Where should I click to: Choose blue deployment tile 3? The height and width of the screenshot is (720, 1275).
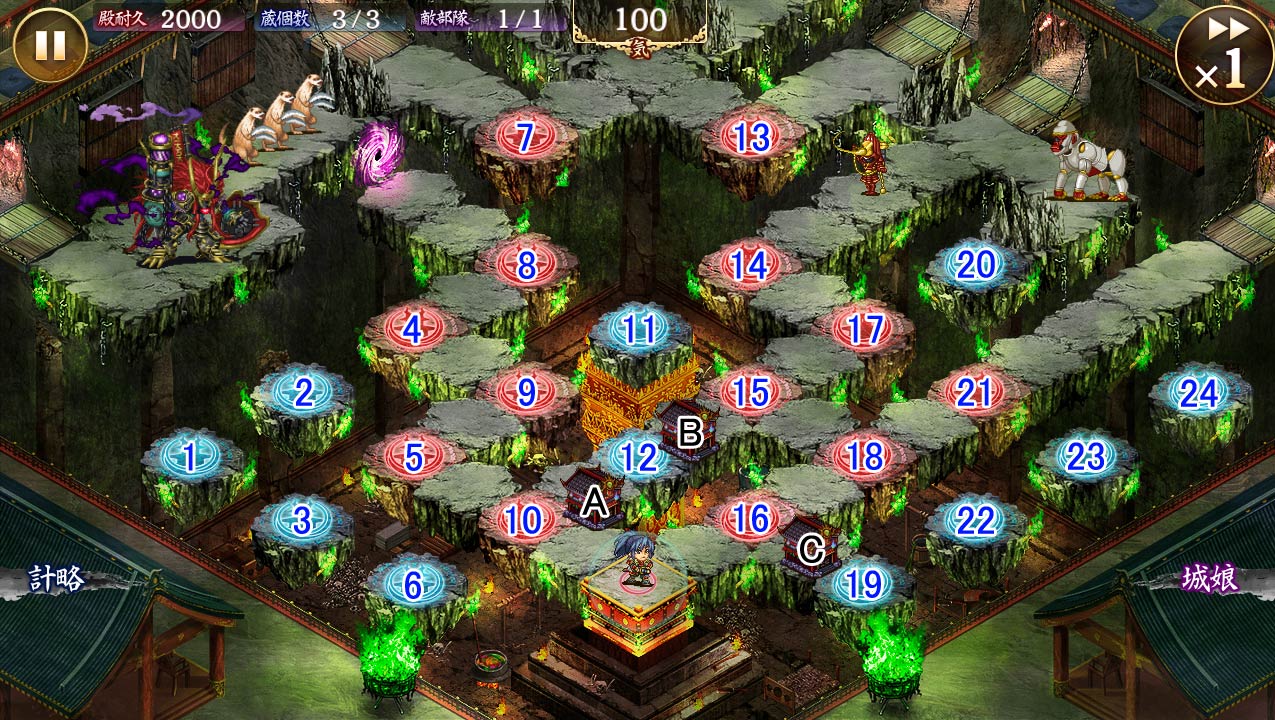[x=303, y=521]
